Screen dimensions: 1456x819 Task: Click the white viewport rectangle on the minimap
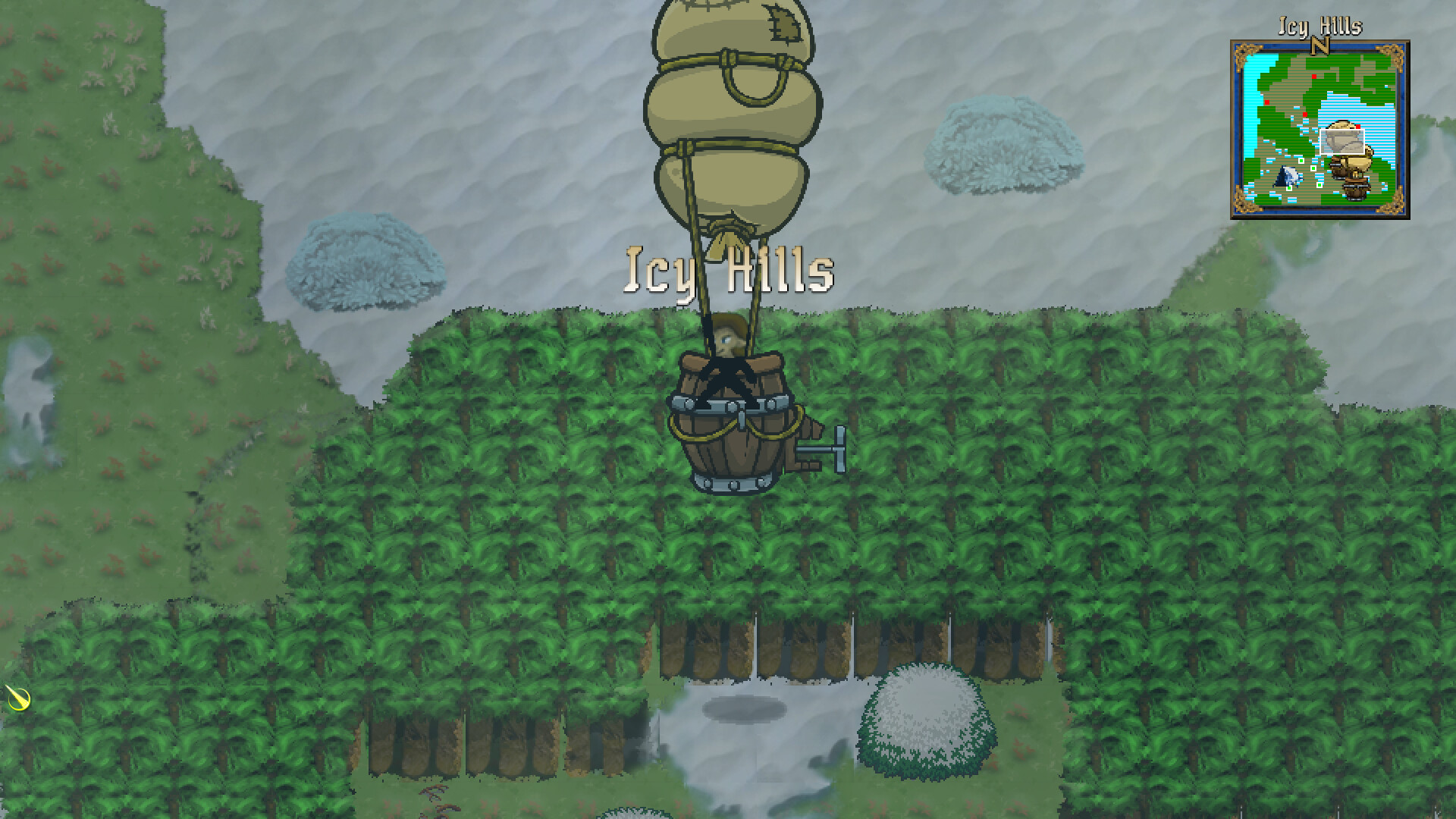(x=1342, y=141)
